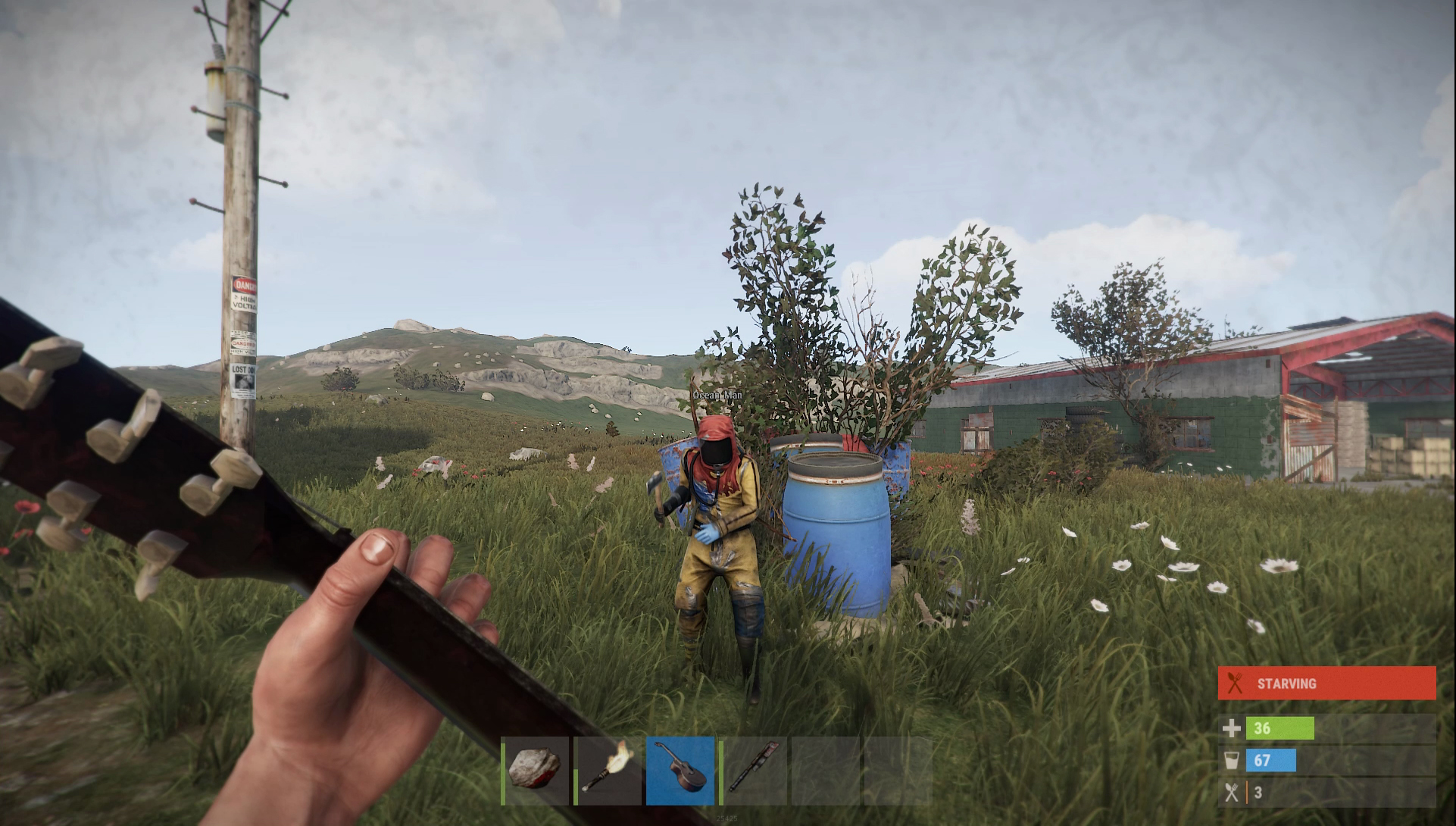Screen dimensions: 1456x826
Task: Click the crossed cutlery icon on the Starving banner
Action: [1236, 683]
